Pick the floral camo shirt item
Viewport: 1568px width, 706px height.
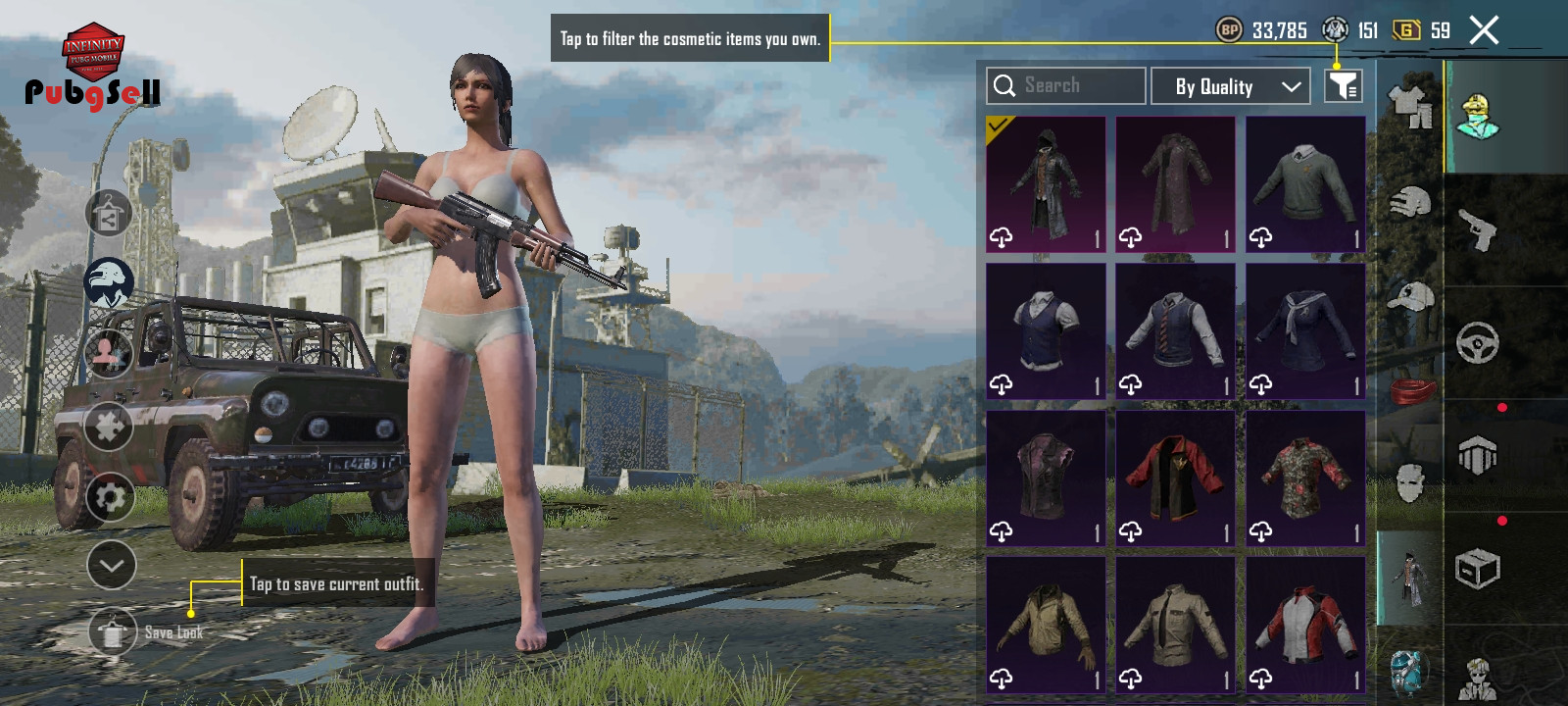[x=1305, y=479]
